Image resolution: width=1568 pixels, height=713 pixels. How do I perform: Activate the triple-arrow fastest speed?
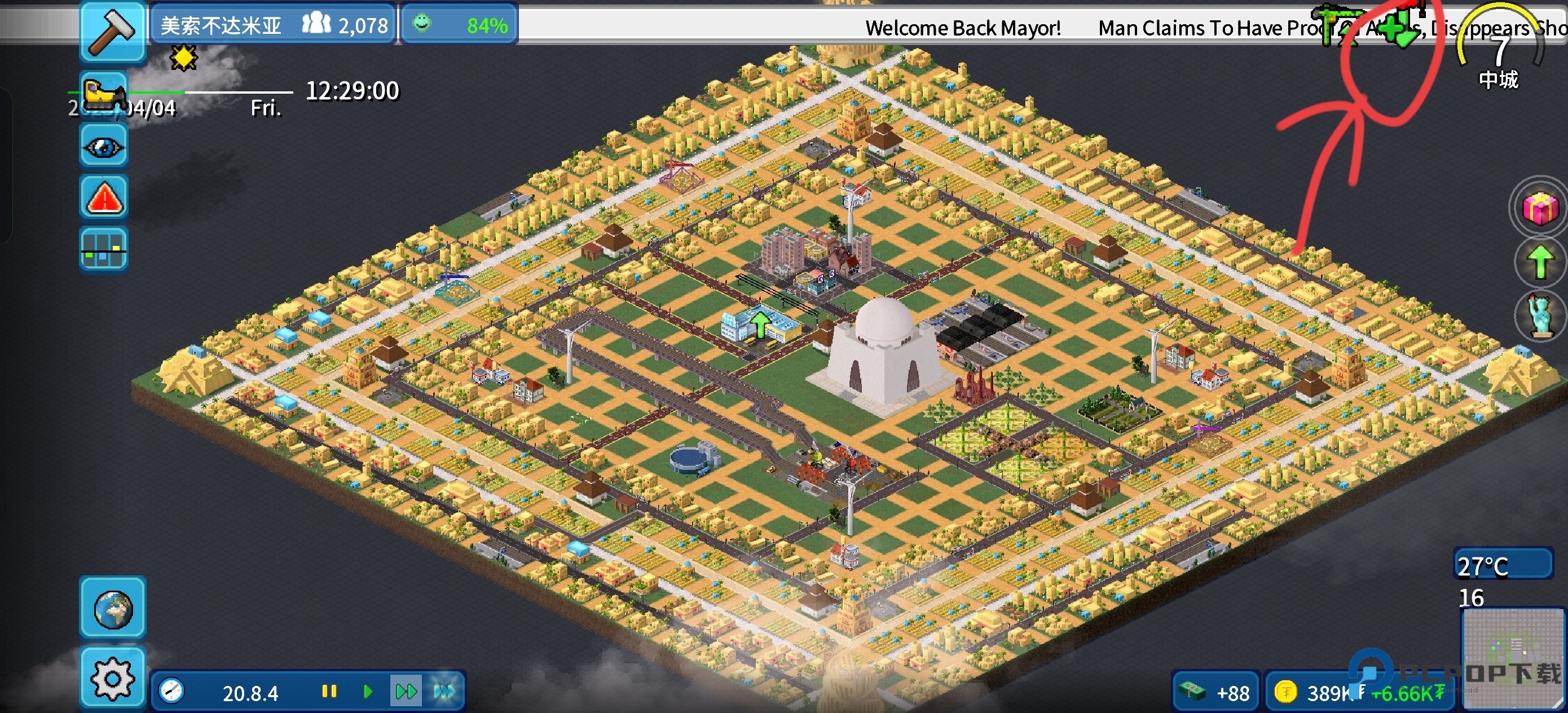coord(444,691)
